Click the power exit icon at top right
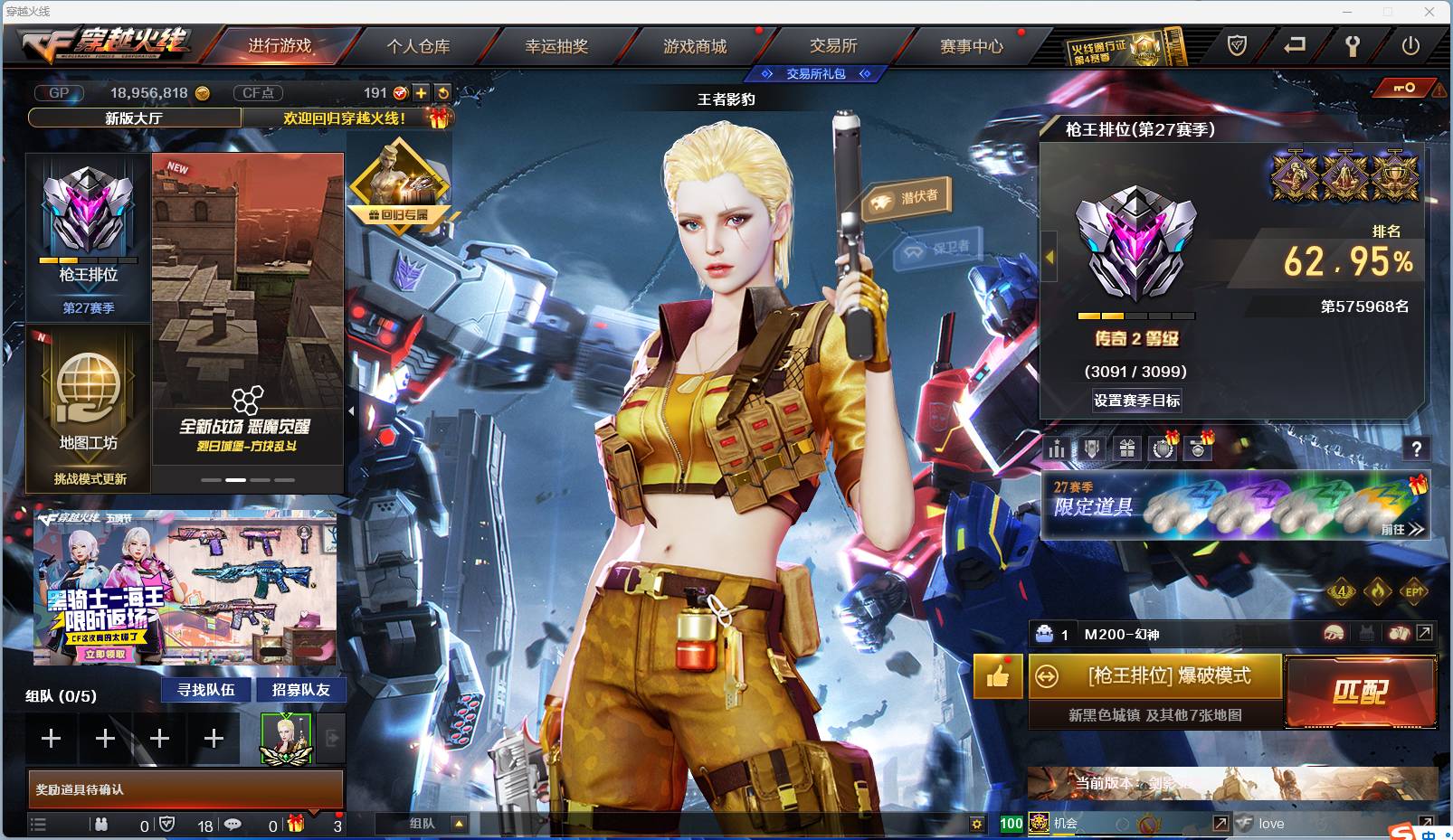1453x840 pixels. [x=1410, y=43]
